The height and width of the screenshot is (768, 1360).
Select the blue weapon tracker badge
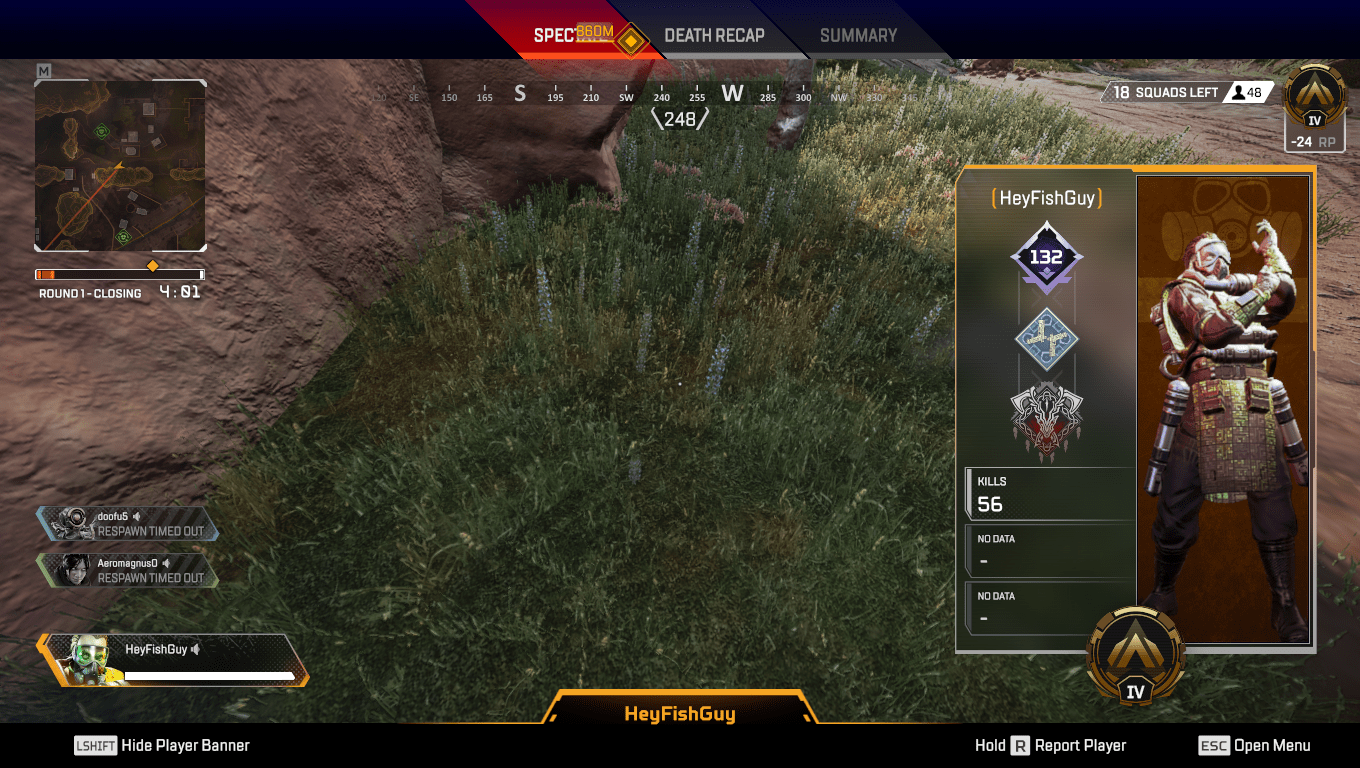[1047, 338]
